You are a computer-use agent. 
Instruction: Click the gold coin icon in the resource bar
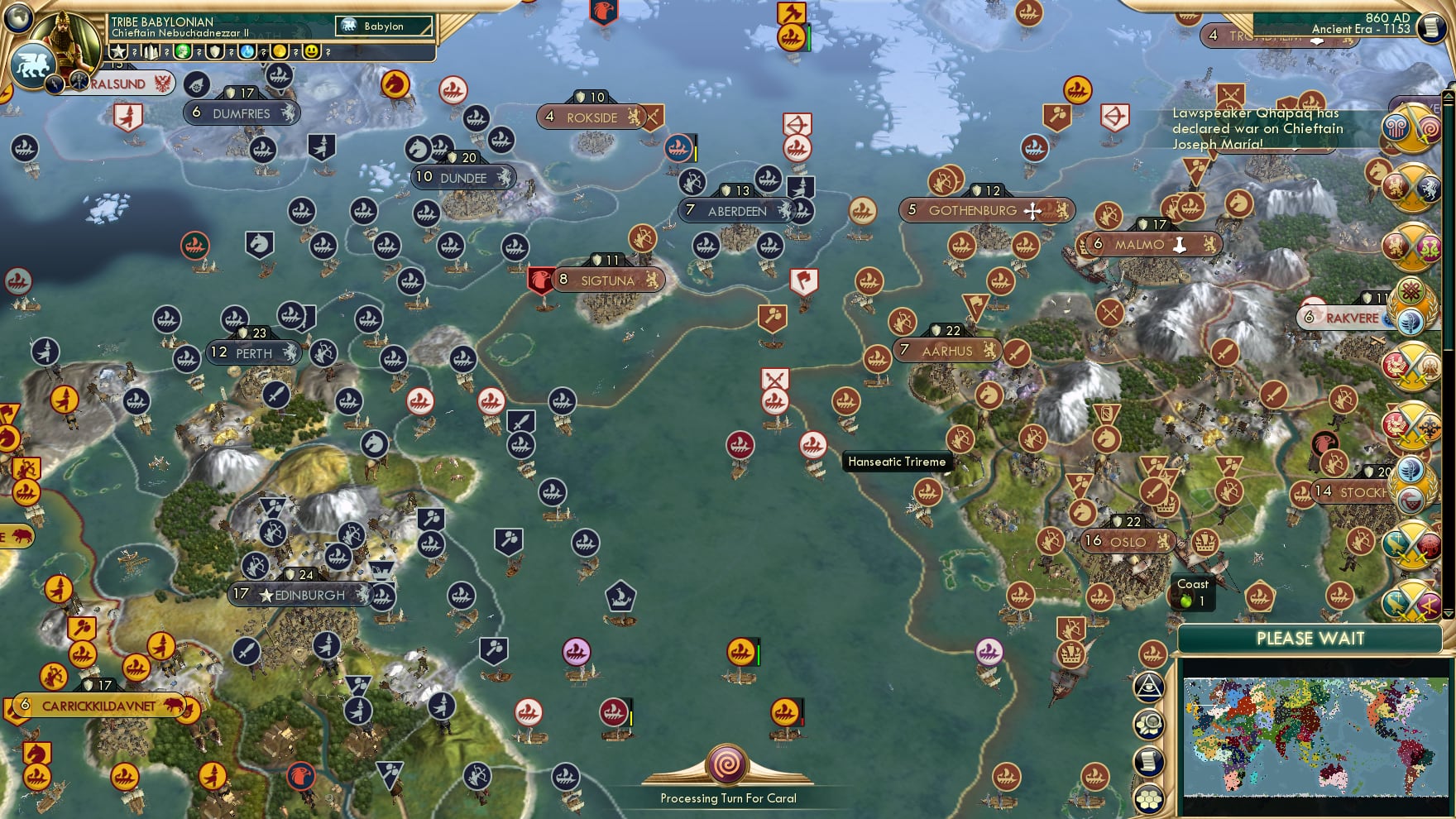point(280,53)
